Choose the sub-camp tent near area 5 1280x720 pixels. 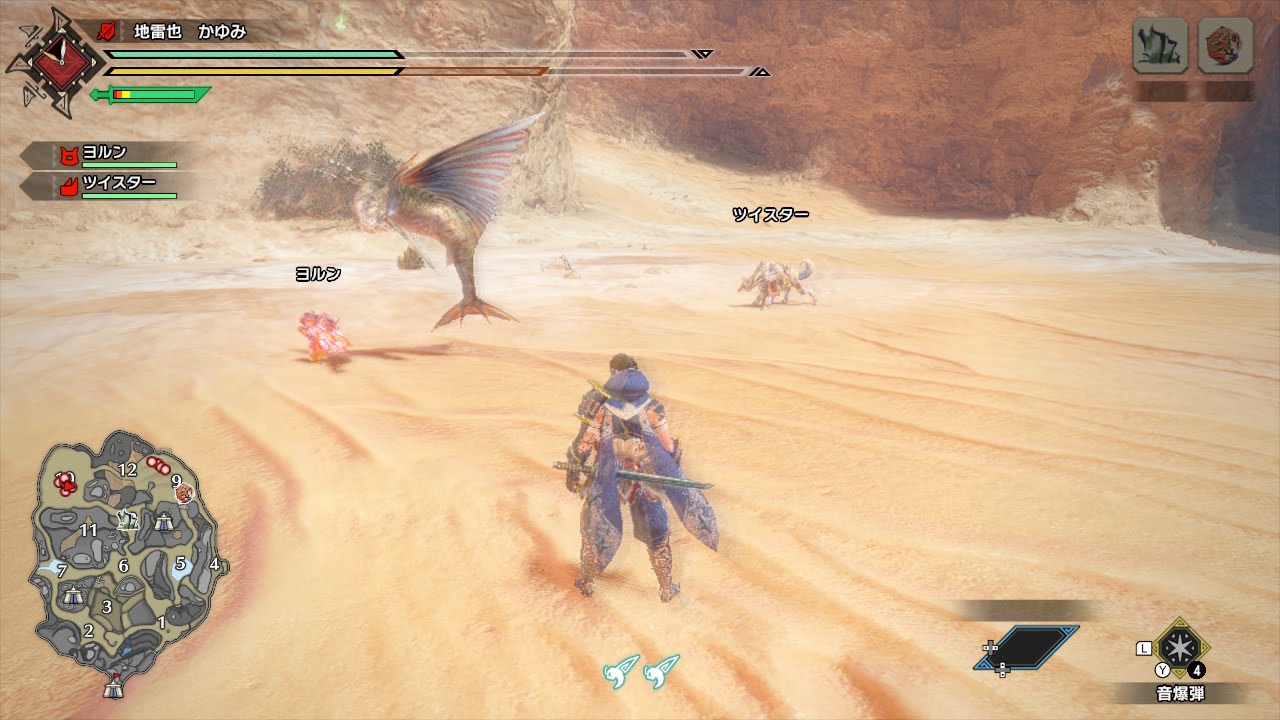[x=163, y=520]
